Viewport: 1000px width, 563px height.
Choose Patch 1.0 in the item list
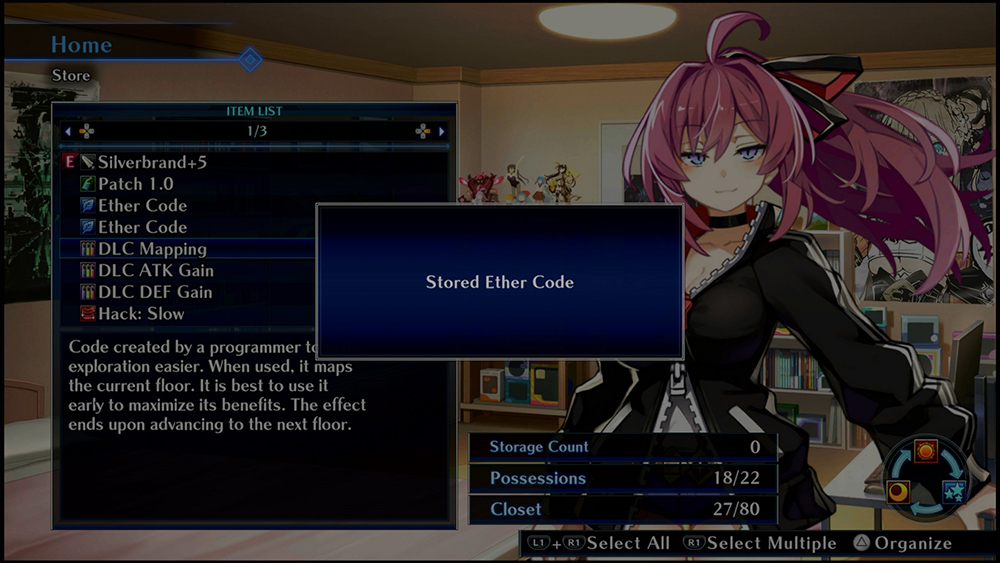click(x=135, y=184)
